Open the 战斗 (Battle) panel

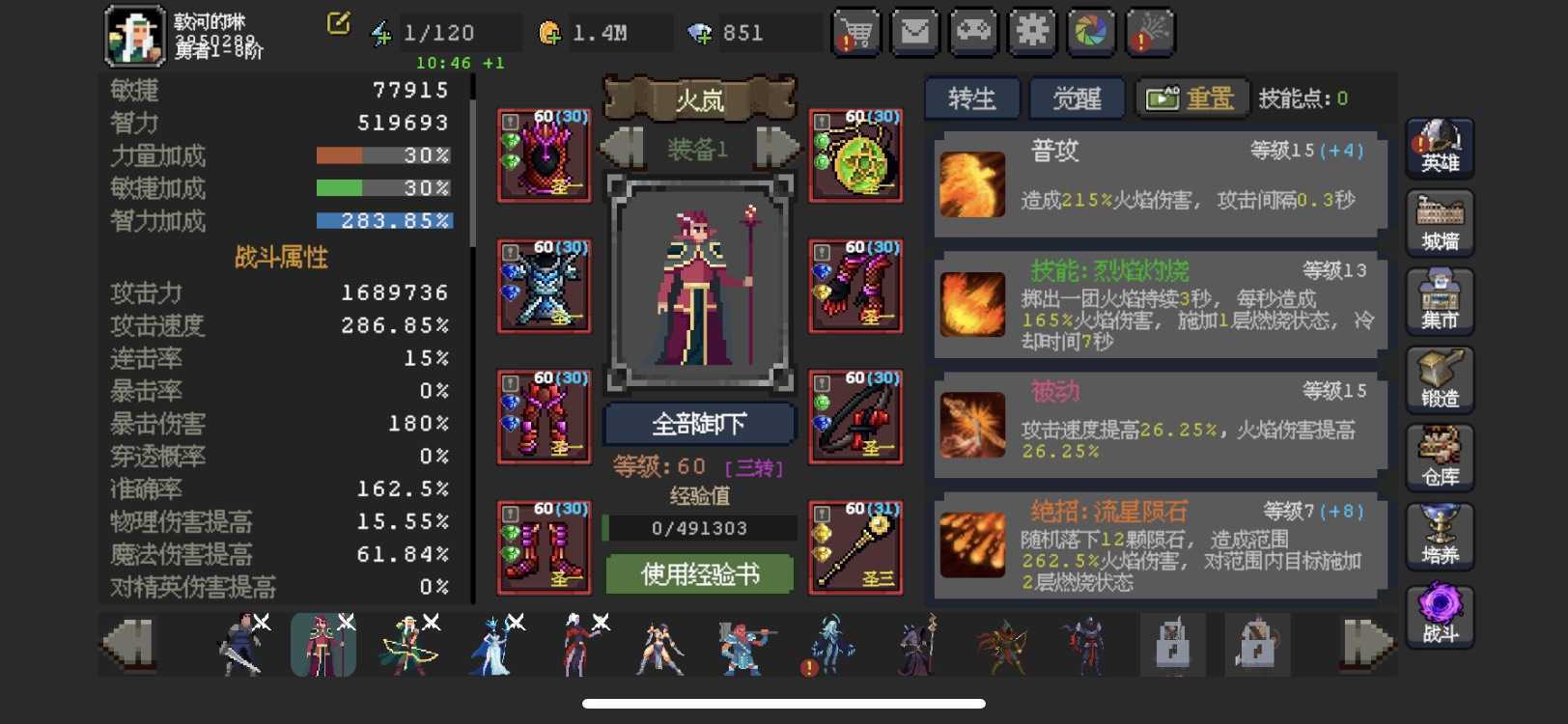point(1439,616)
